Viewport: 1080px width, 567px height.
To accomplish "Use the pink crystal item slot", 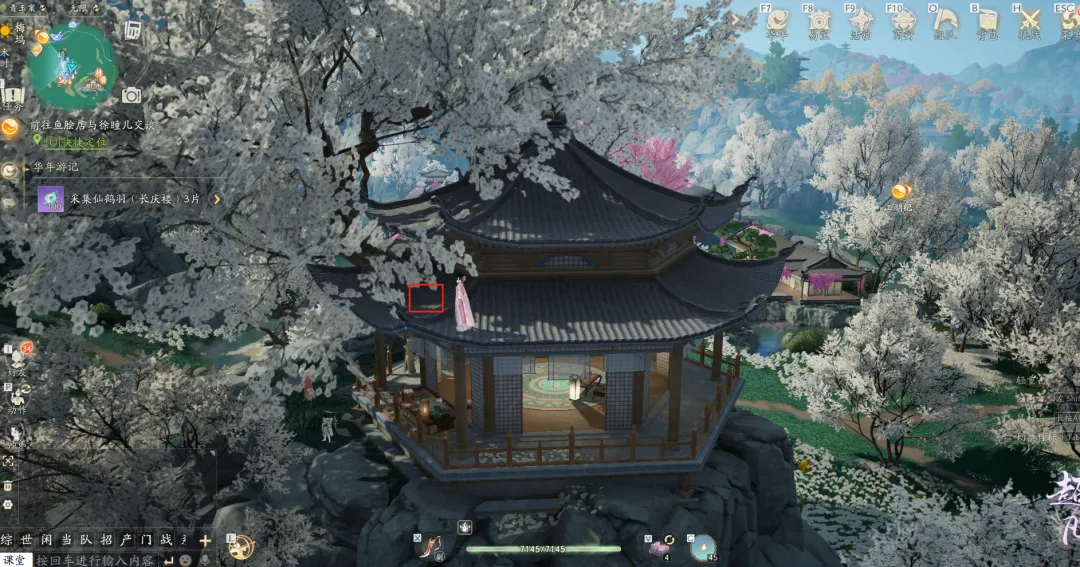I will (x=660, y=546).
